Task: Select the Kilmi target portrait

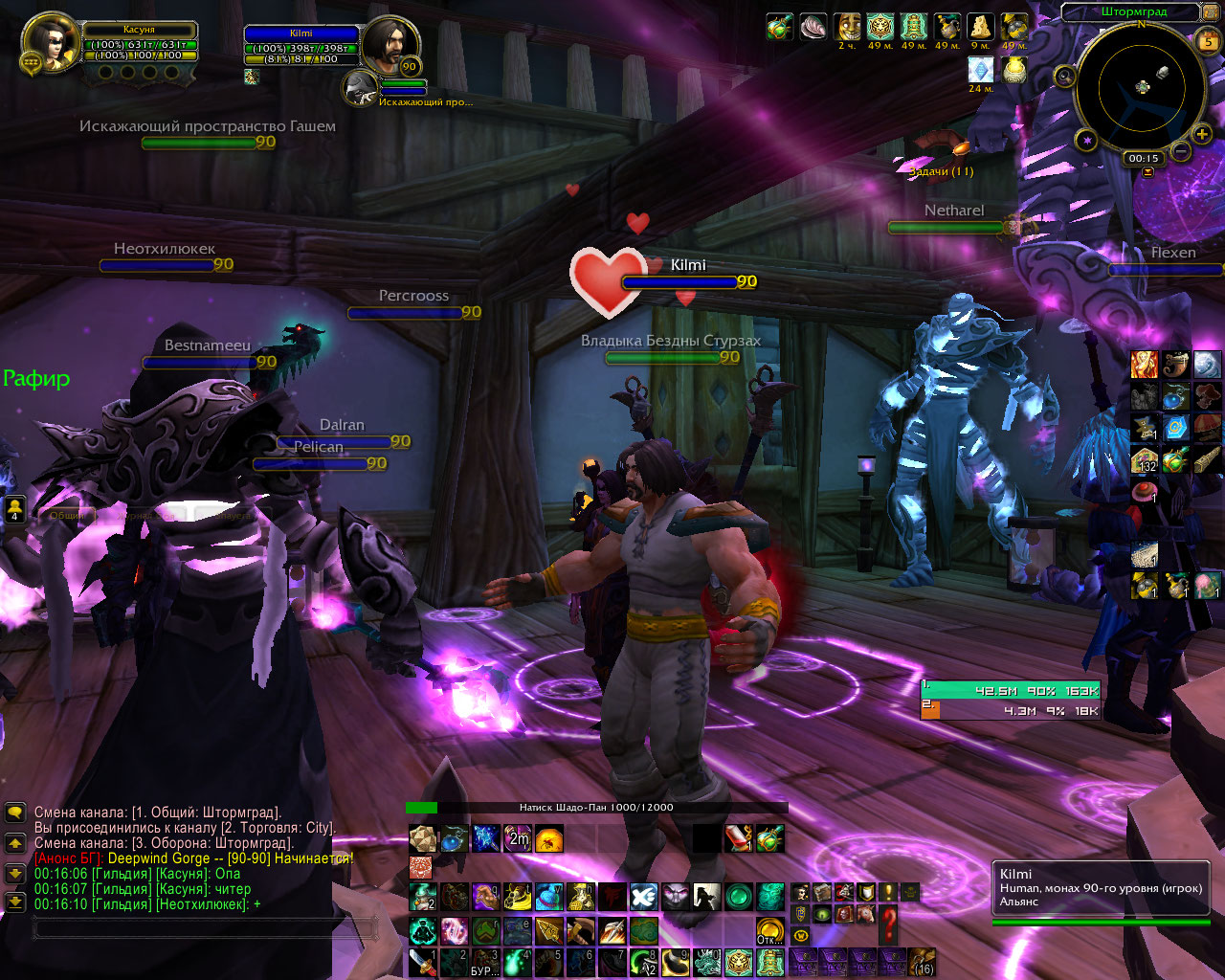Action: click(x=390, y=44)
